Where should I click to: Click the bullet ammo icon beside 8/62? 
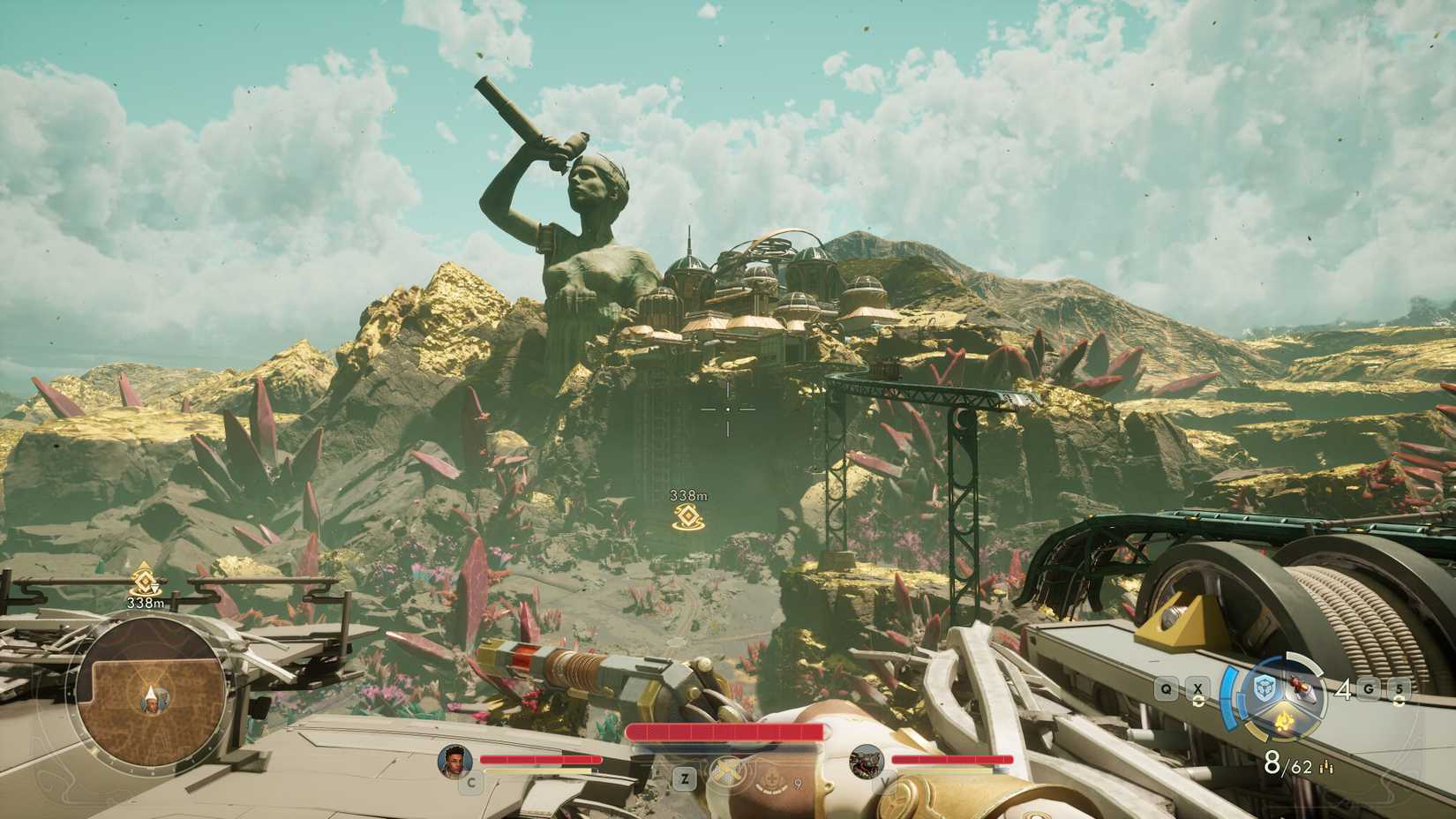pyautogui.click(x=1326, y=766)
